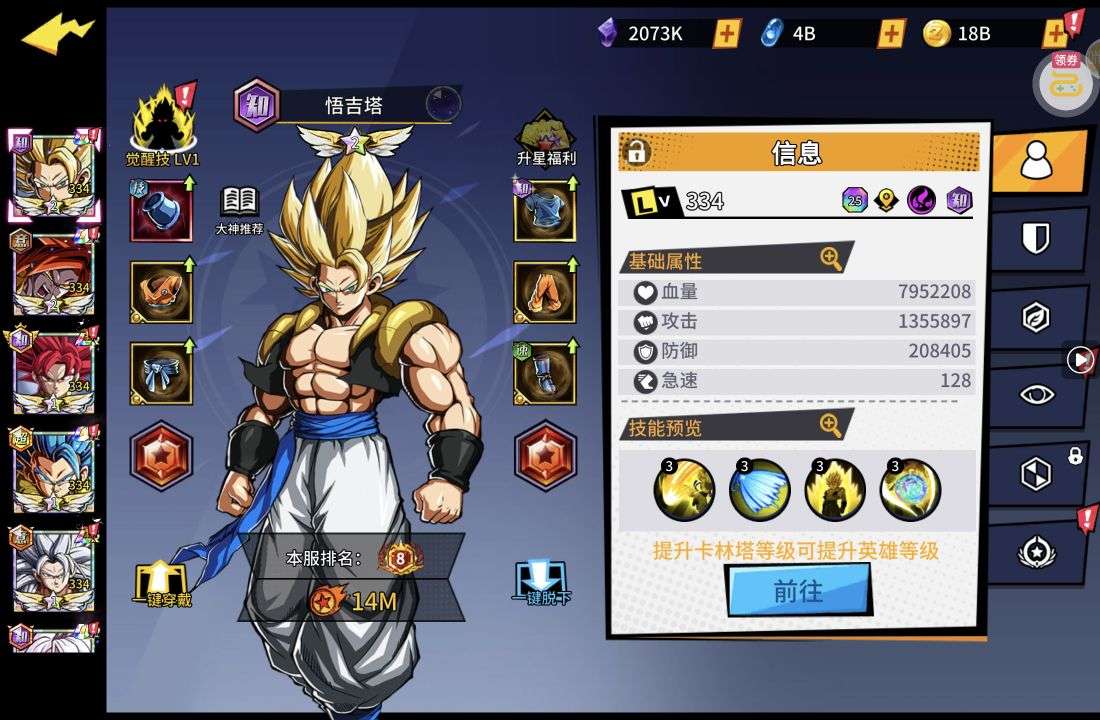Screen dimensions: 1100x720
Task: Select the blue boots equipment slot
Action: [544, 373]
